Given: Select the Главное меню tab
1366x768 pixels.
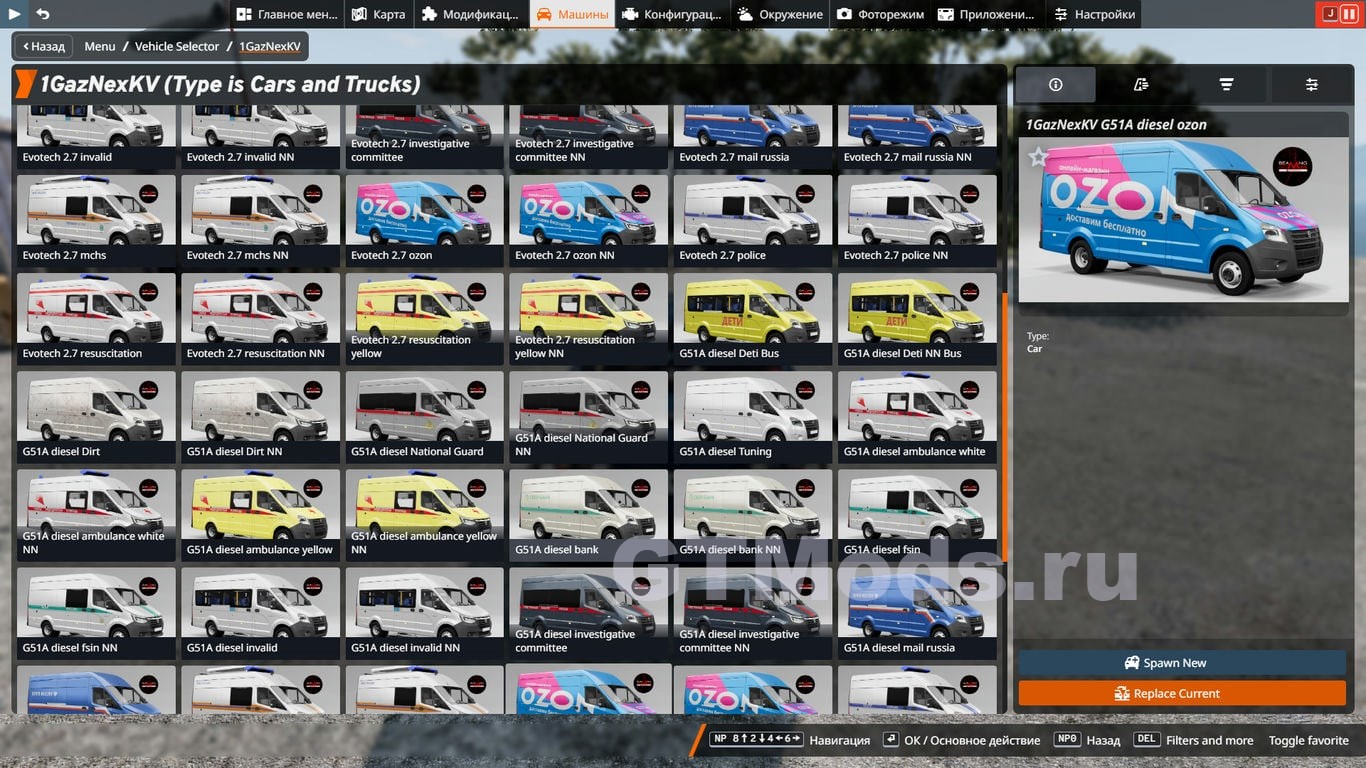Looking at the screenshot, I should pyautogui.click(x=285, y=14).
